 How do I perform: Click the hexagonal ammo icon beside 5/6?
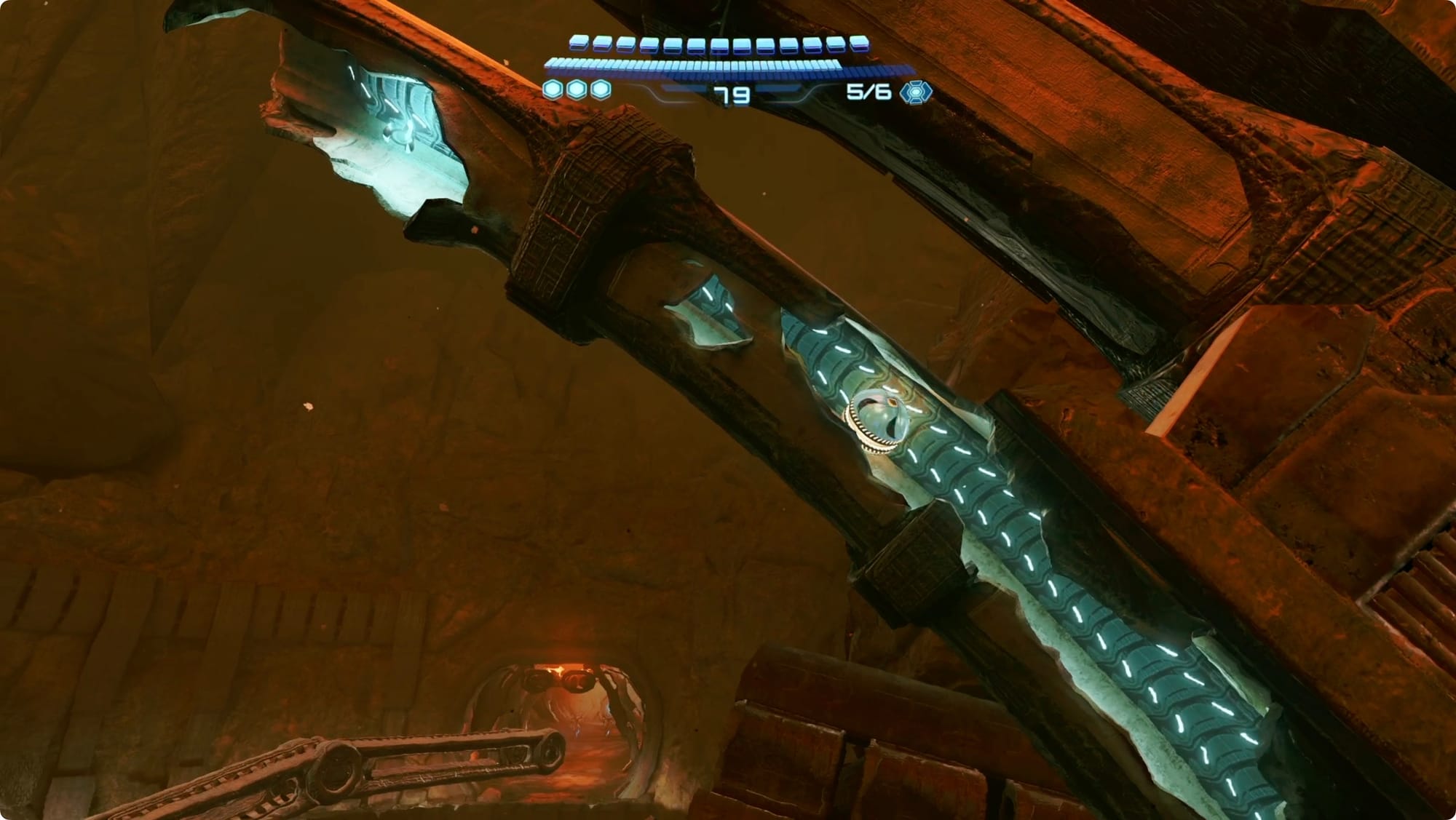pyautogui.click(x=916, y=92)
